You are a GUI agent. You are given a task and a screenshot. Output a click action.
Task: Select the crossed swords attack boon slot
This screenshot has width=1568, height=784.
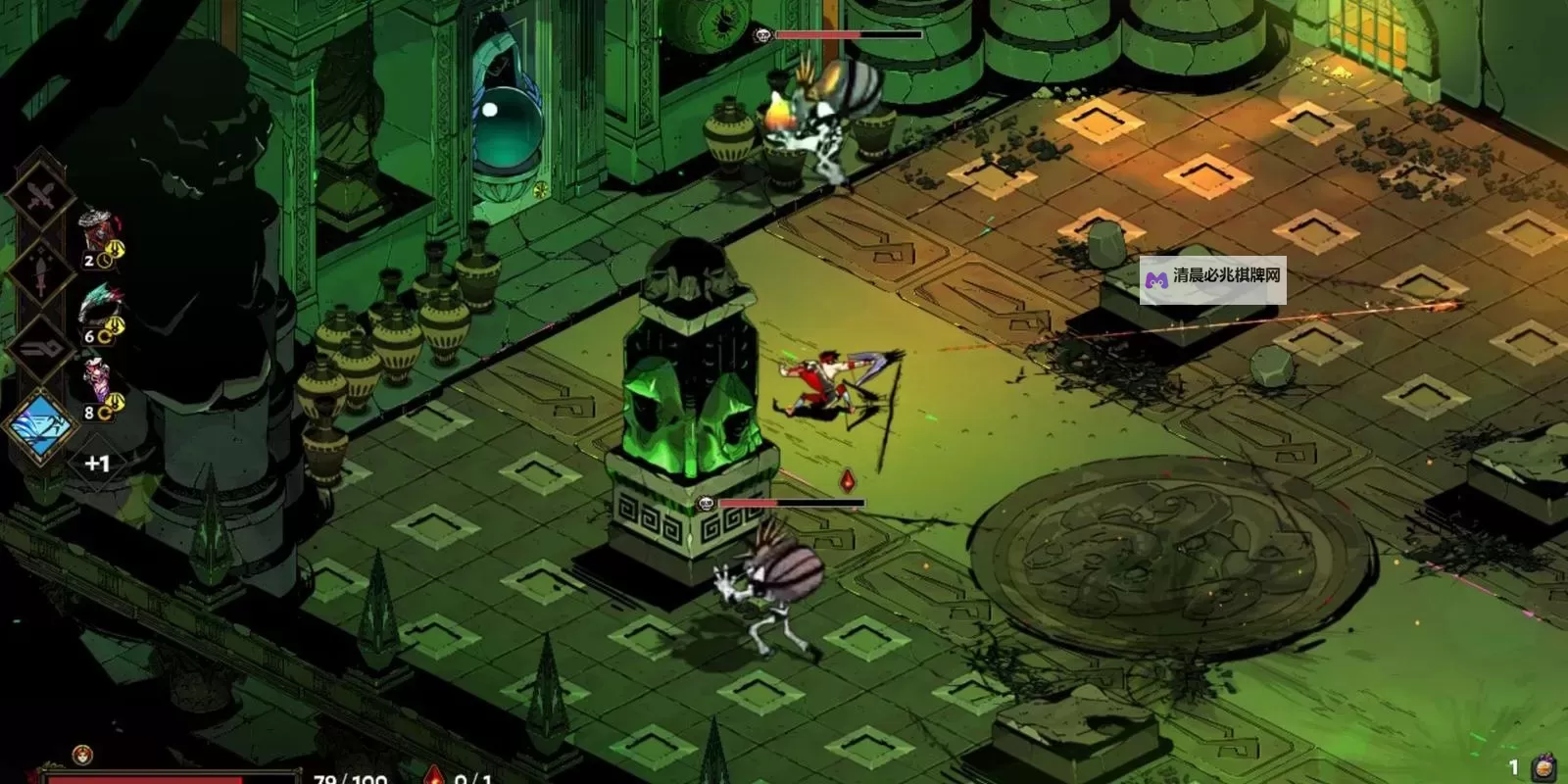pyautogui.click(x=39, y=197)
